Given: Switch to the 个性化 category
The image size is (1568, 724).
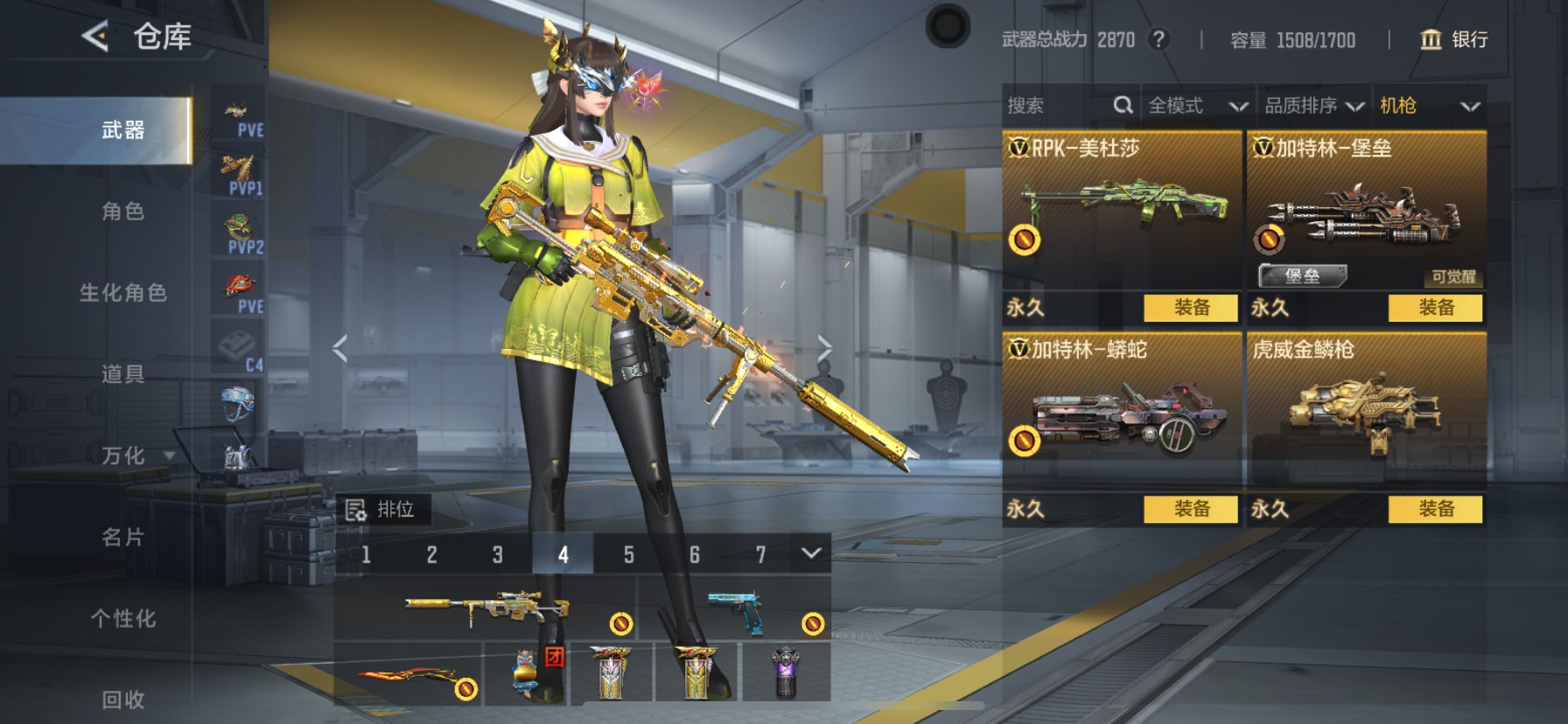Looking at the screenshot, I should [x=122, y=618].
